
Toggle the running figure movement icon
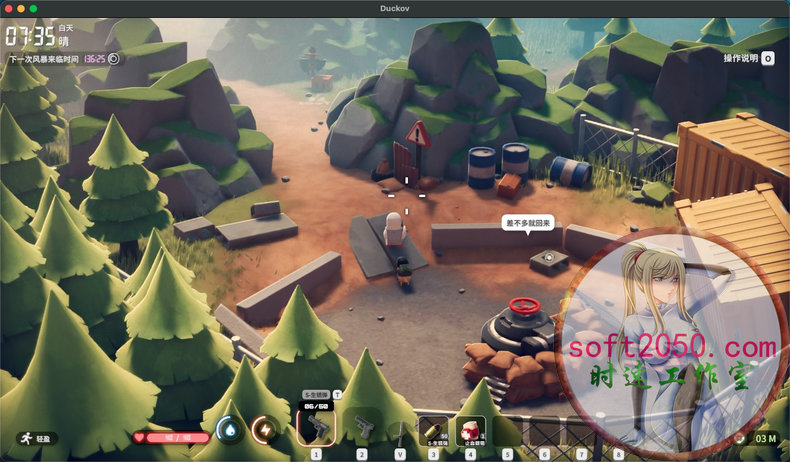(23, 438)
